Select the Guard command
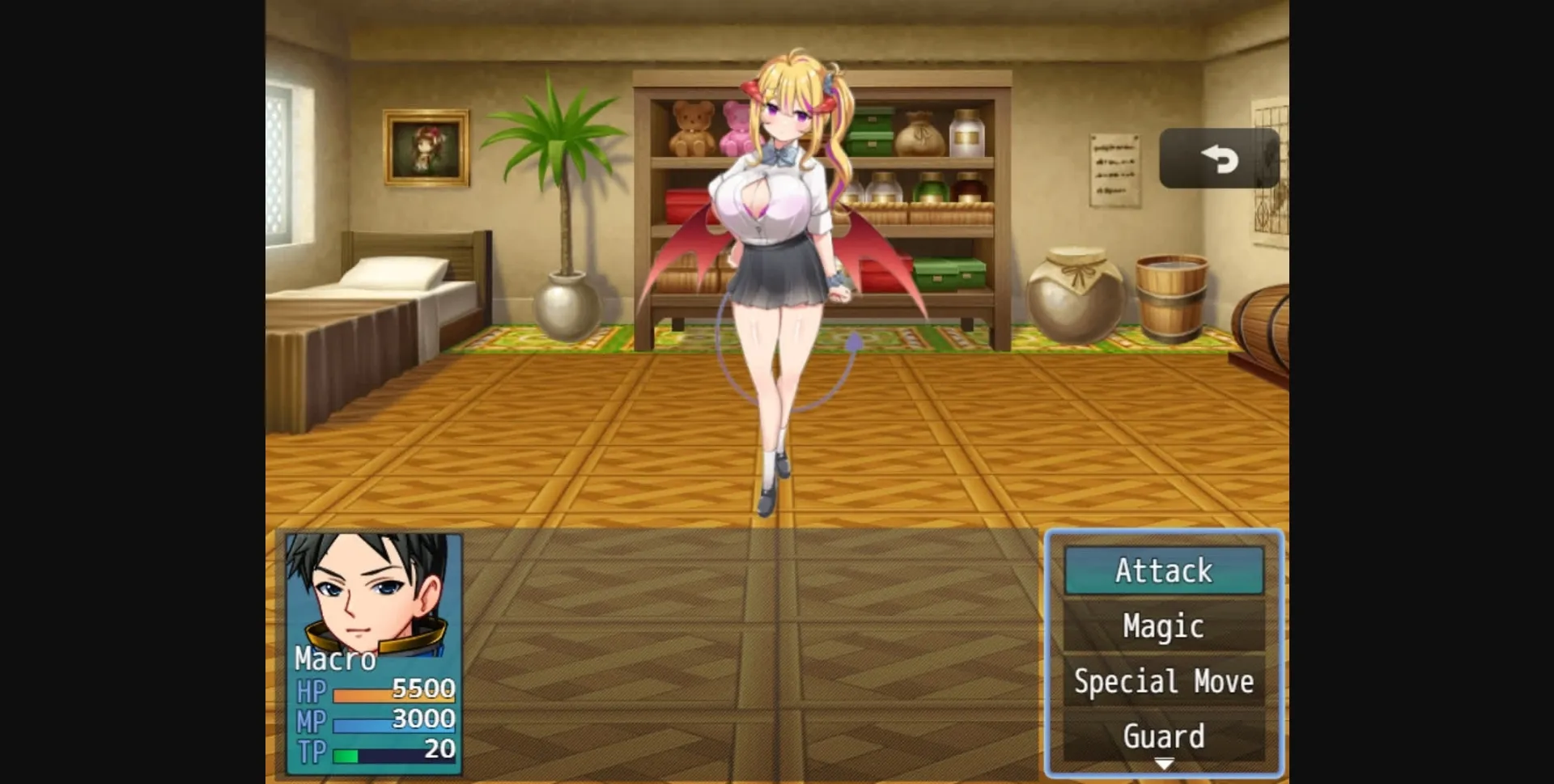The image size is (1554, 784). (x=1163, y=736)
